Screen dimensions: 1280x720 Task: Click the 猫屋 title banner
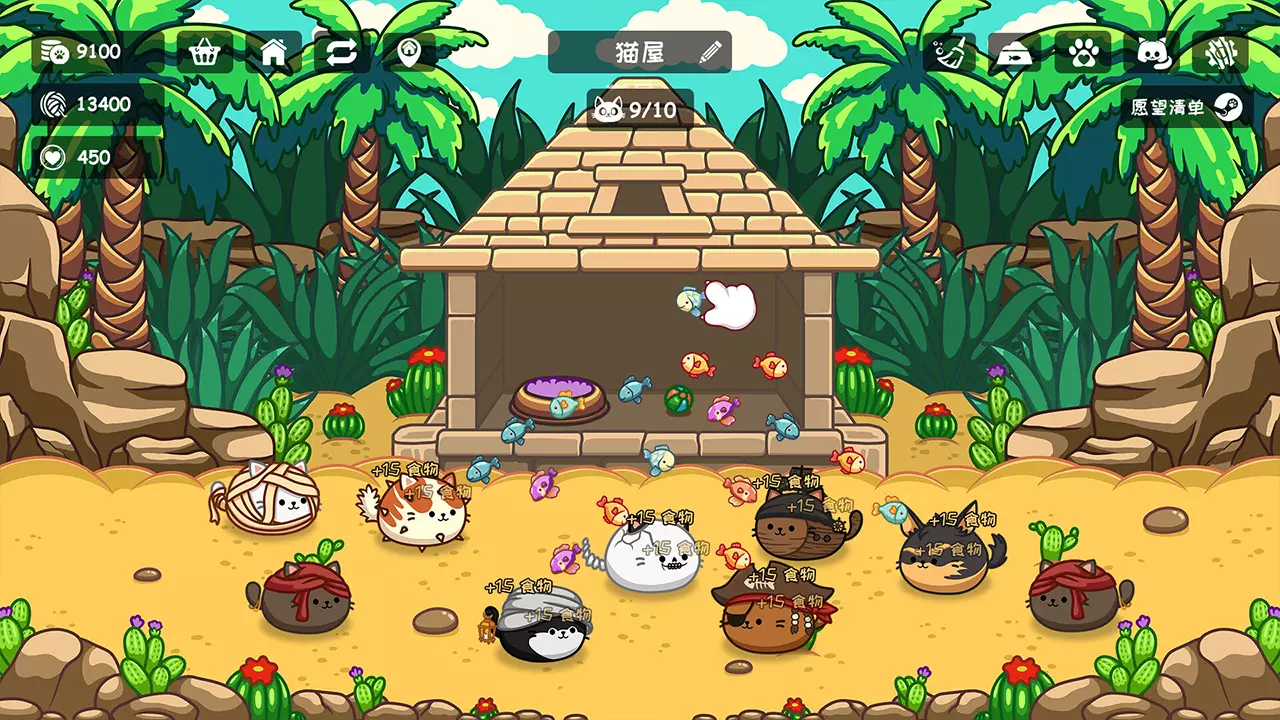point(640,53)
